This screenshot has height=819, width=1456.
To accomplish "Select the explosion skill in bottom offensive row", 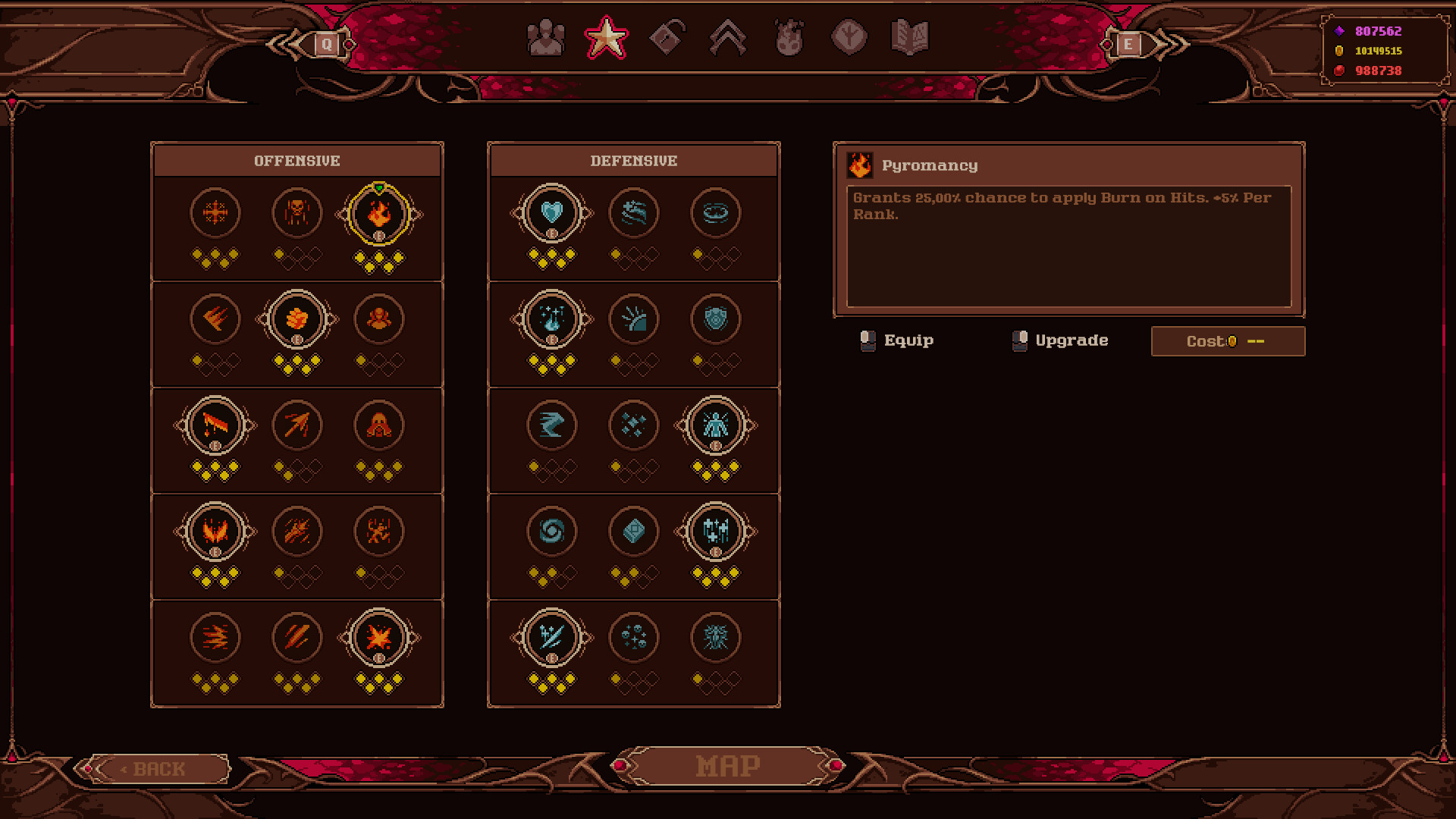I will pyautogui.click(x=378, y=638).
